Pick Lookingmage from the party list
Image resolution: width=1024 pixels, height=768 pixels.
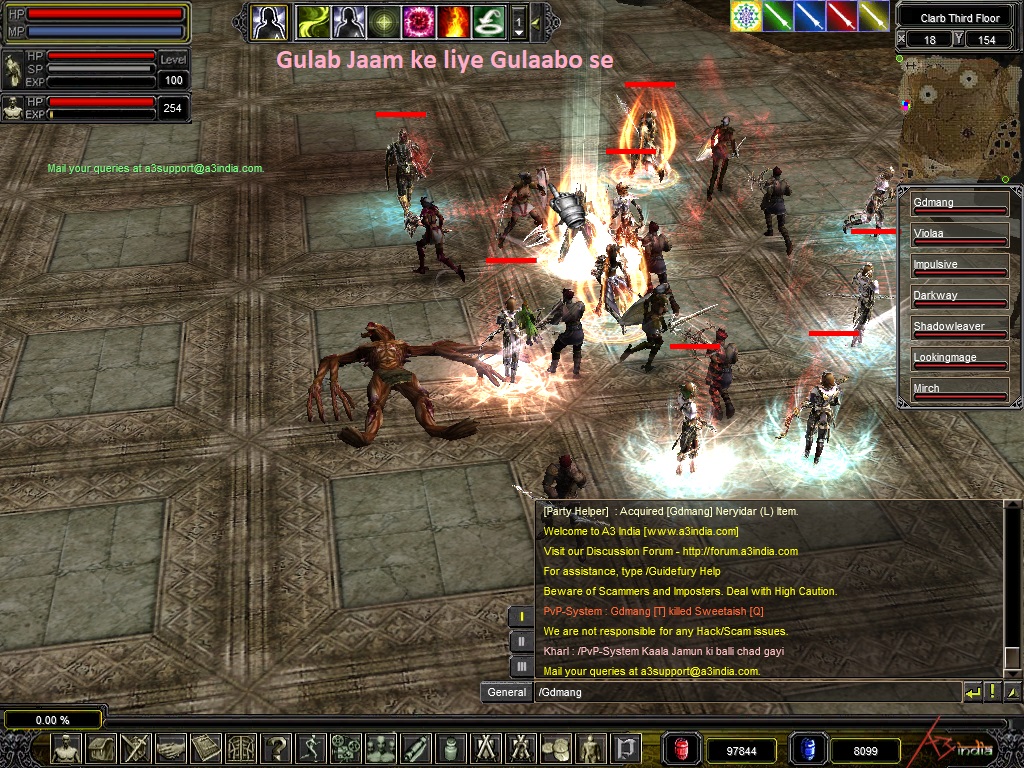point(959,359)
